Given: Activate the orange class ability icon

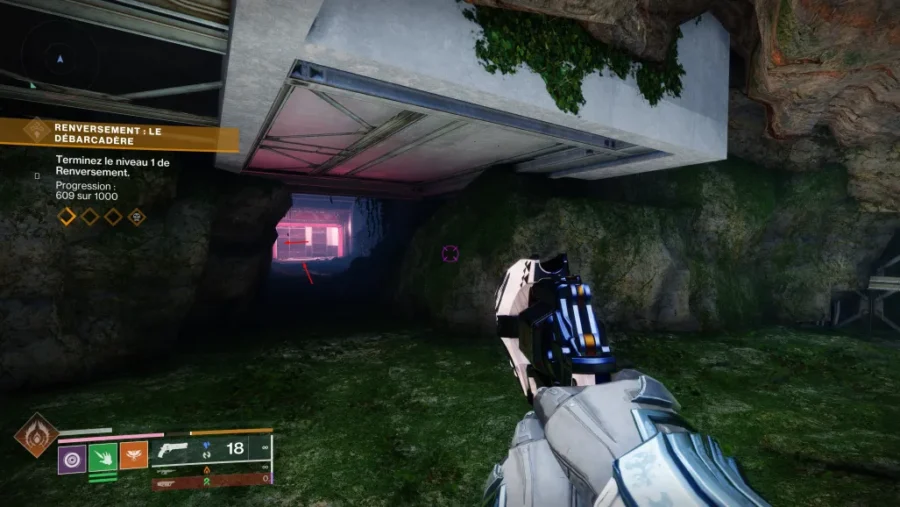Looking at the screenshot, I should click(x=134, y=457).
